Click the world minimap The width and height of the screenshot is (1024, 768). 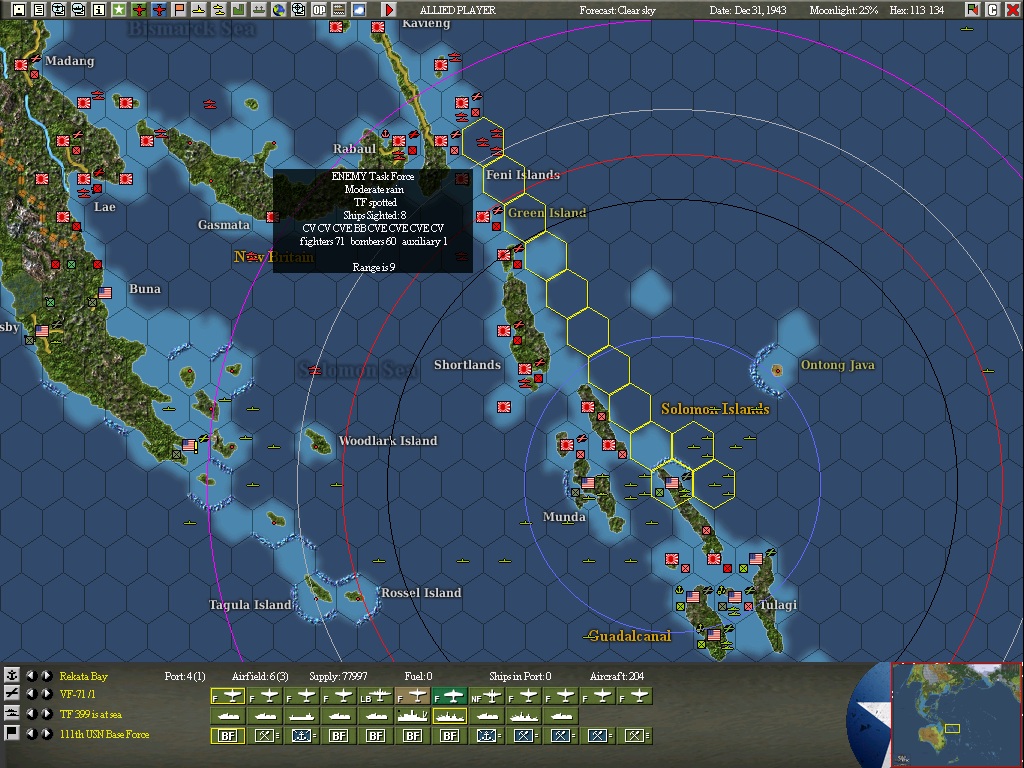pos(956,714)
